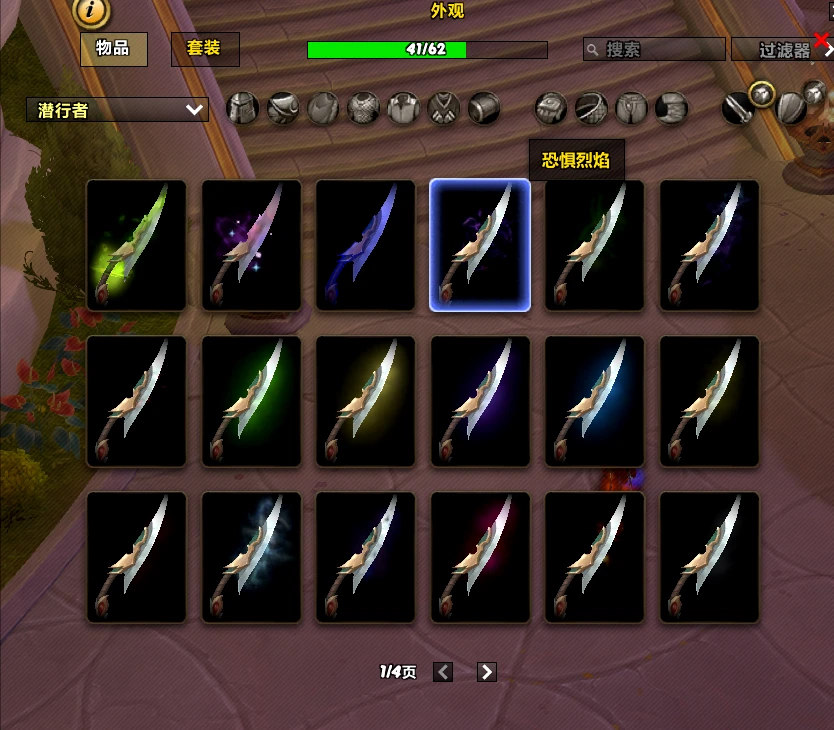Viewport: 834px width, 730px height.
Task: Select the boots slot icon
Action: (x=672, y=107)
